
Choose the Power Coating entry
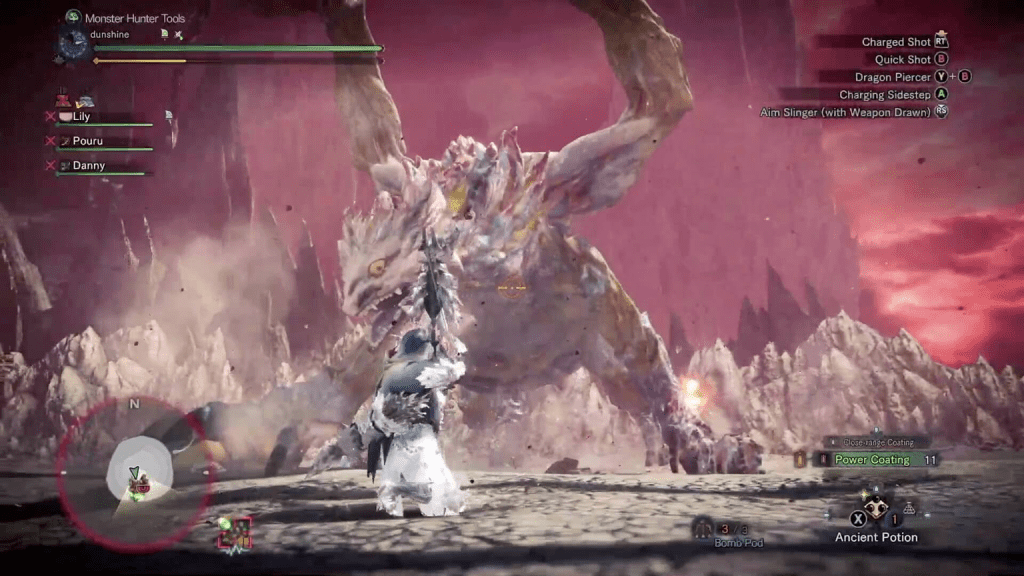tap(873, 460)
